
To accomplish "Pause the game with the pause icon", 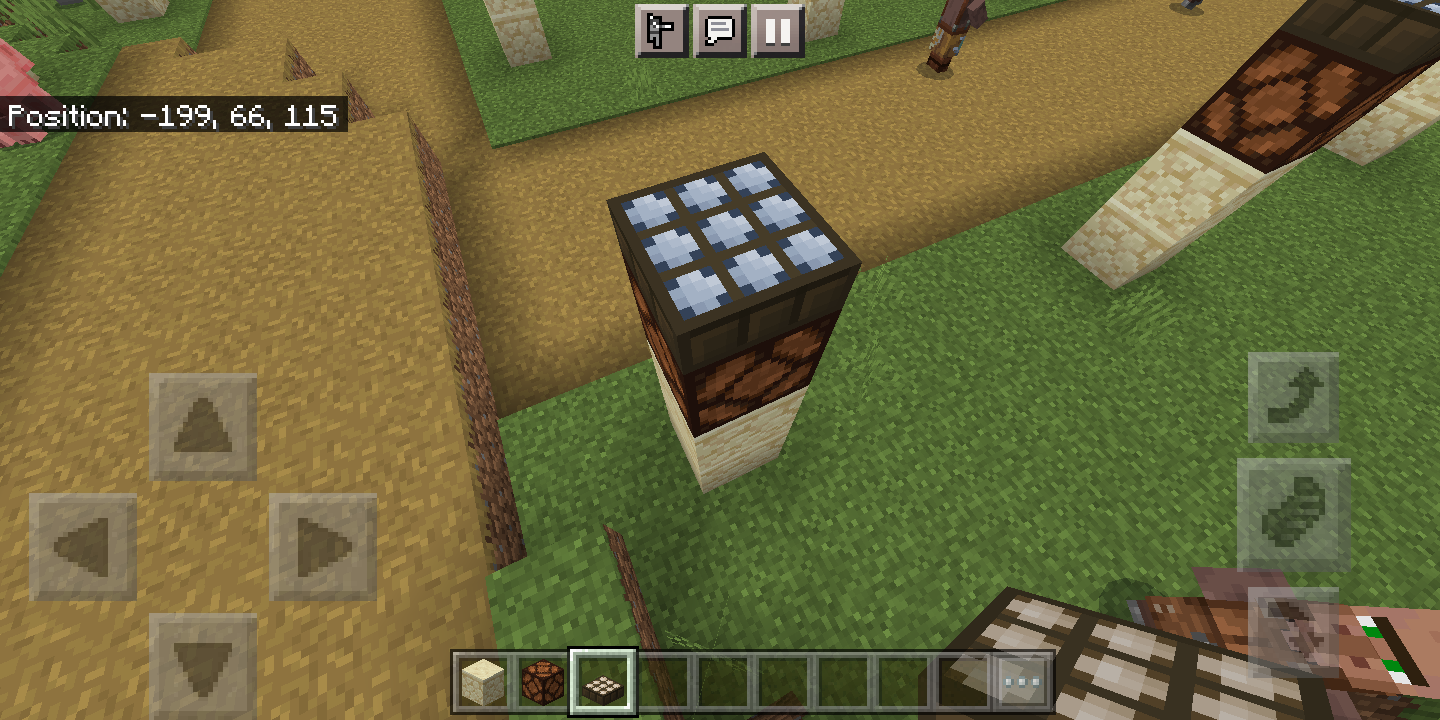I will tap(776, 31).
